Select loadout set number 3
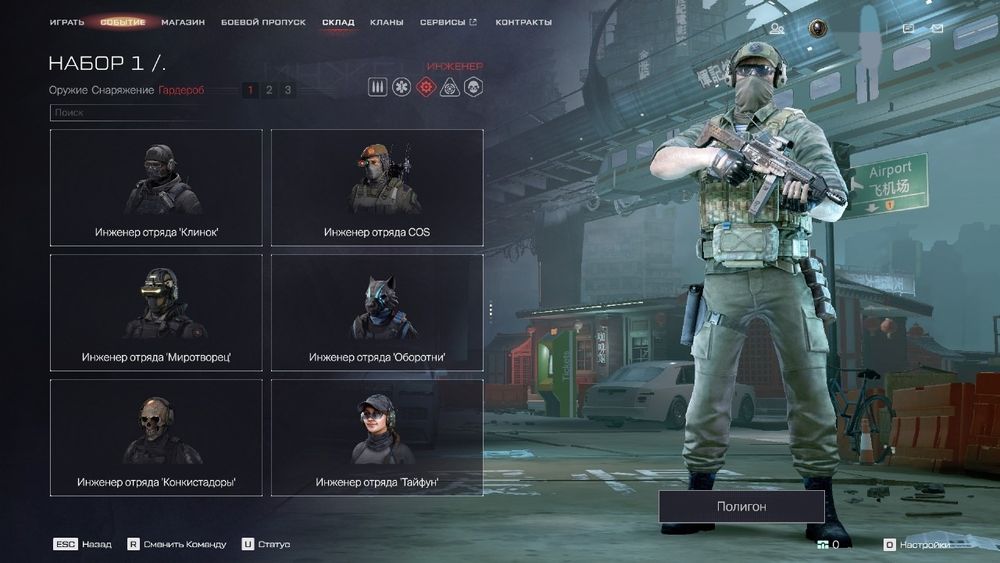 click(x=288, y=90)
